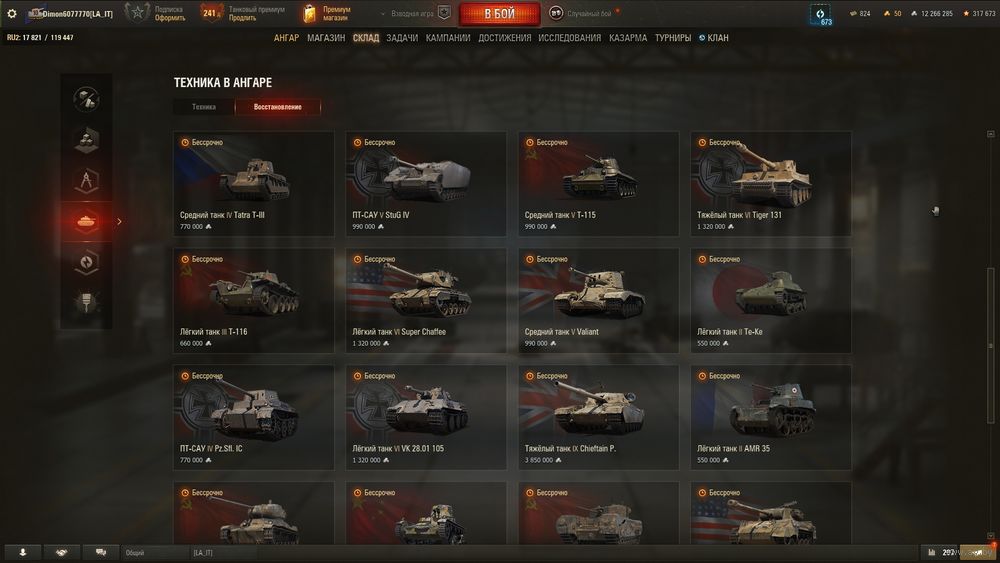Open the ТУРНИРЫ section
The width and height of the screenshot is (1000, 563).
point(673,38)
